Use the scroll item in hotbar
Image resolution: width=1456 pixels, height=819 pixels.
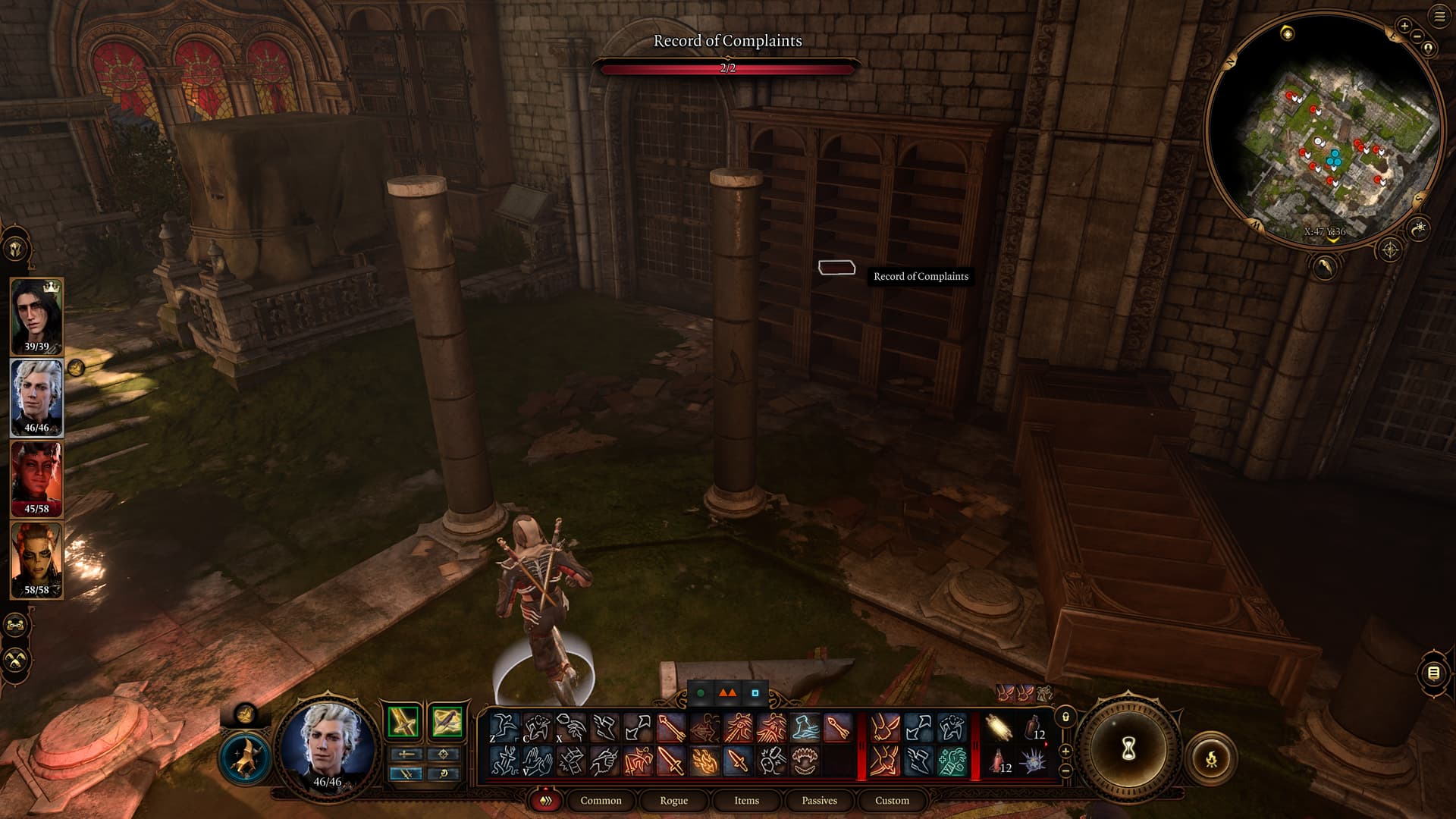point(999,728)
